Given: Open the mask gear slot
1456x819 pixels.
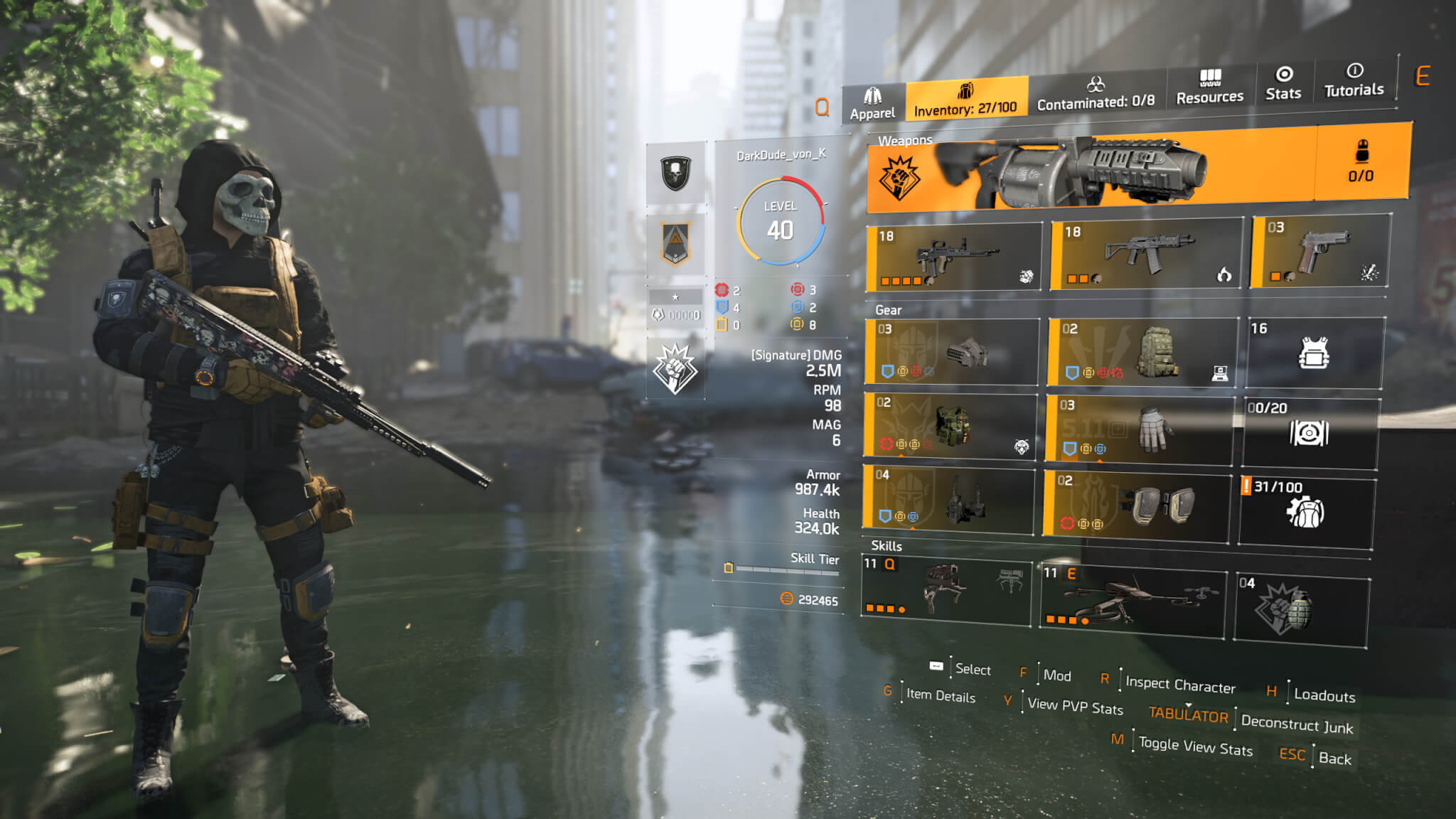Looking at the screenshot, I should pyautogui.click(x=952, y=352).
